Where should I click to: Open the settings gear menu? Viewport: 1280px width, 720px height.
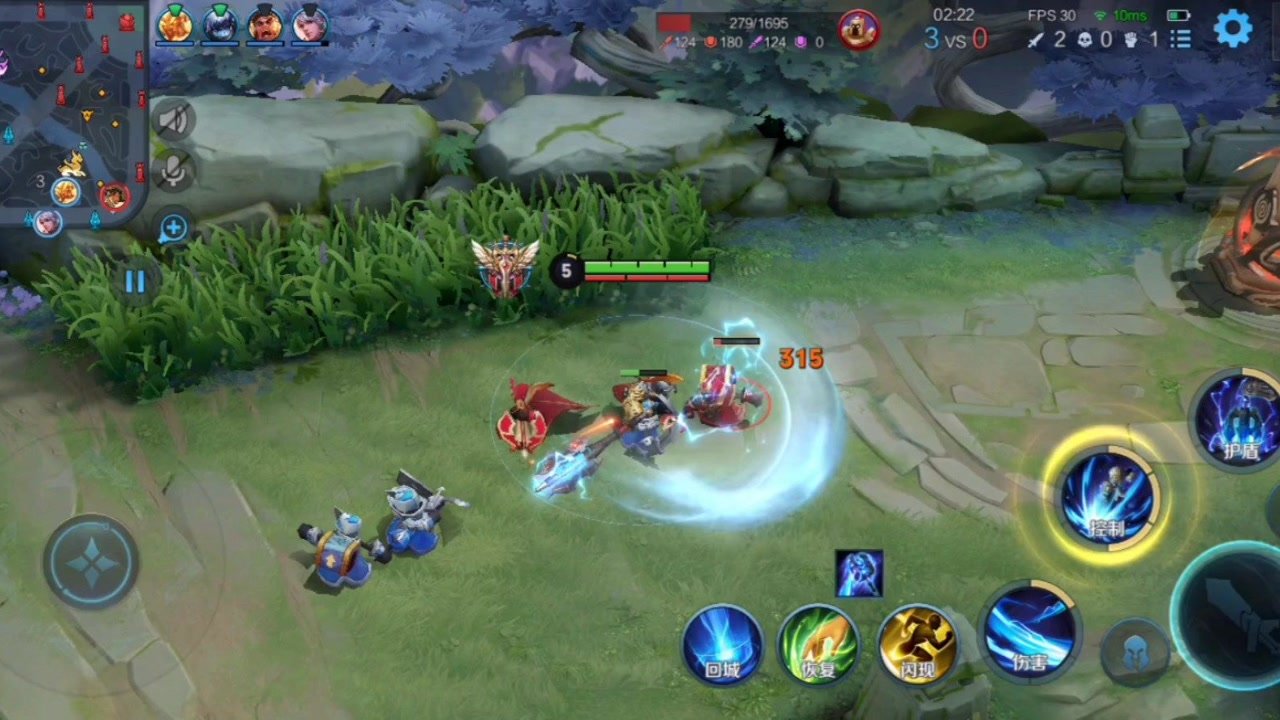point(1233,28)
